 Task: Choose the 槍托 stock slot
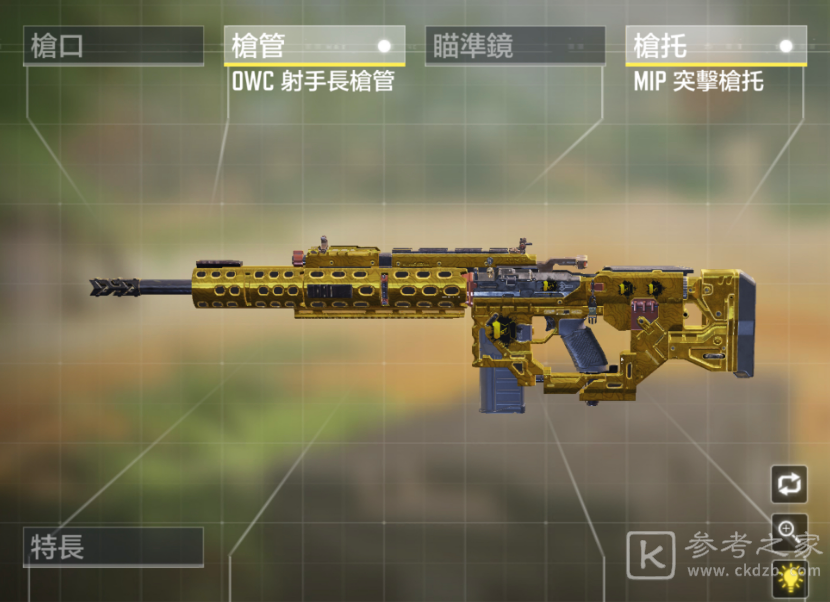716,46
